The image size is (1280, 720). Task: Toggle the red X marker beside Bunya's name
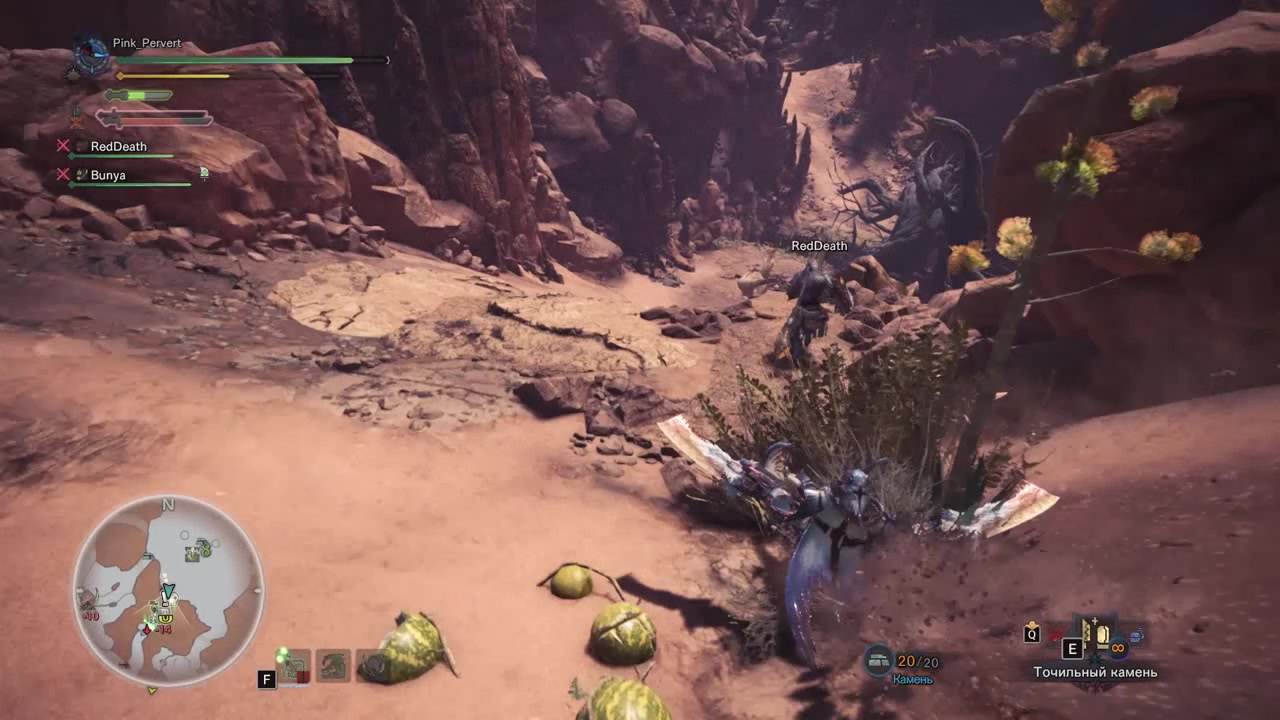(63, 175)
